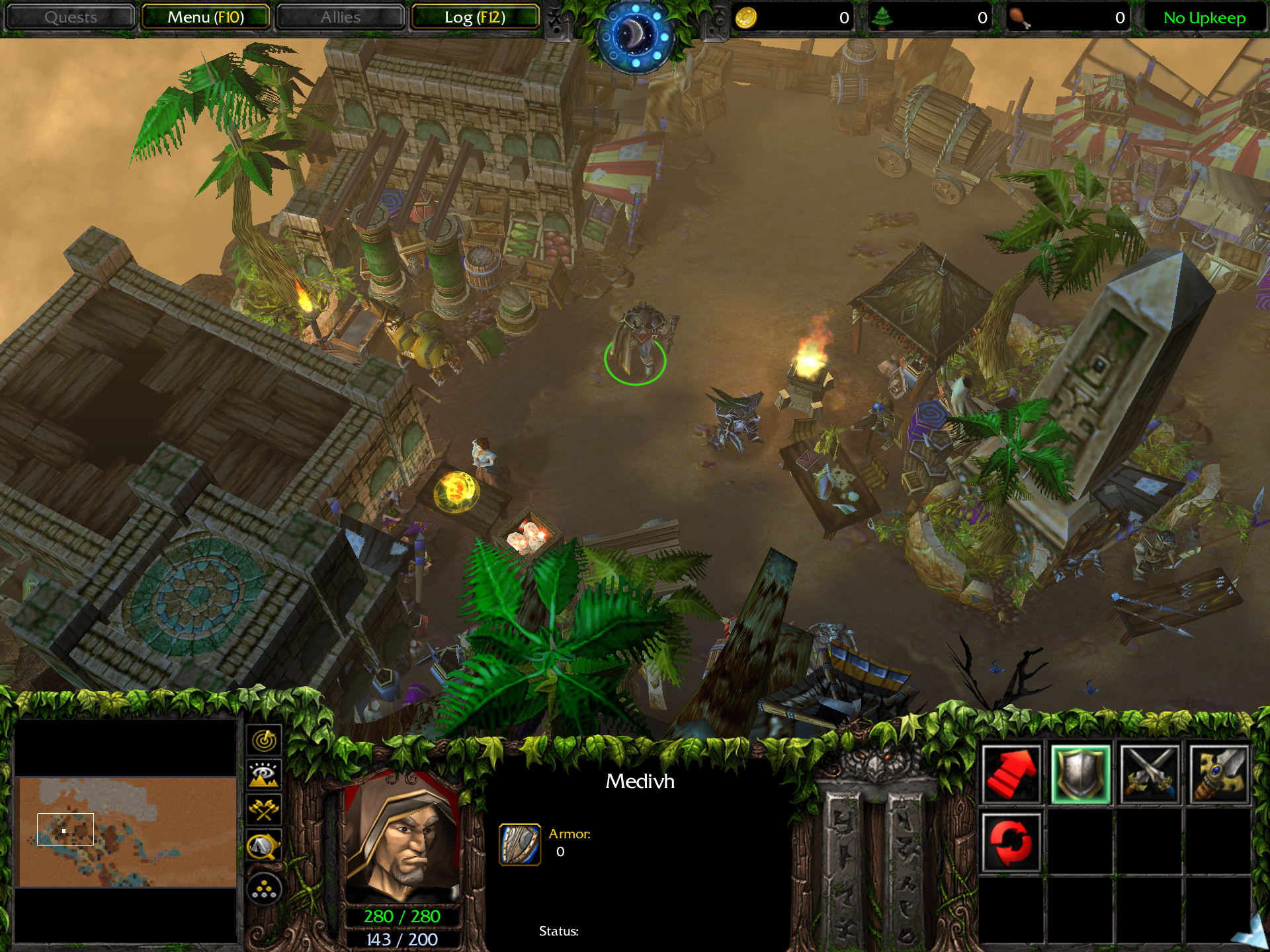Viewport: 1270px width, 952px height.
Task: Click on the minimap
Action: (x=126, y=832)
